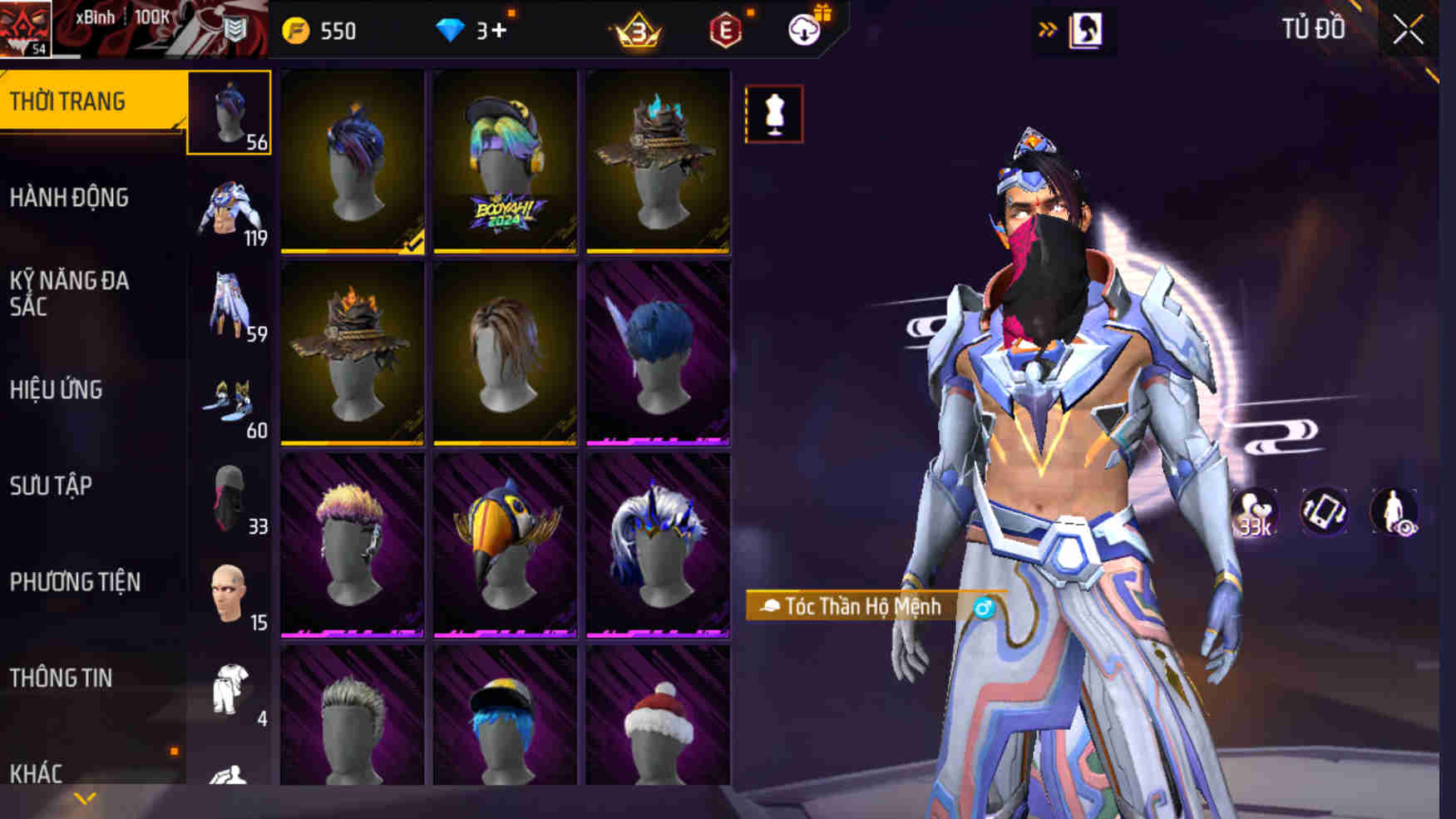Open the bald face subcategory with 15 items
Image resolution: width=1456 pixels, height=819 pixels.
(x=230, y=595)
